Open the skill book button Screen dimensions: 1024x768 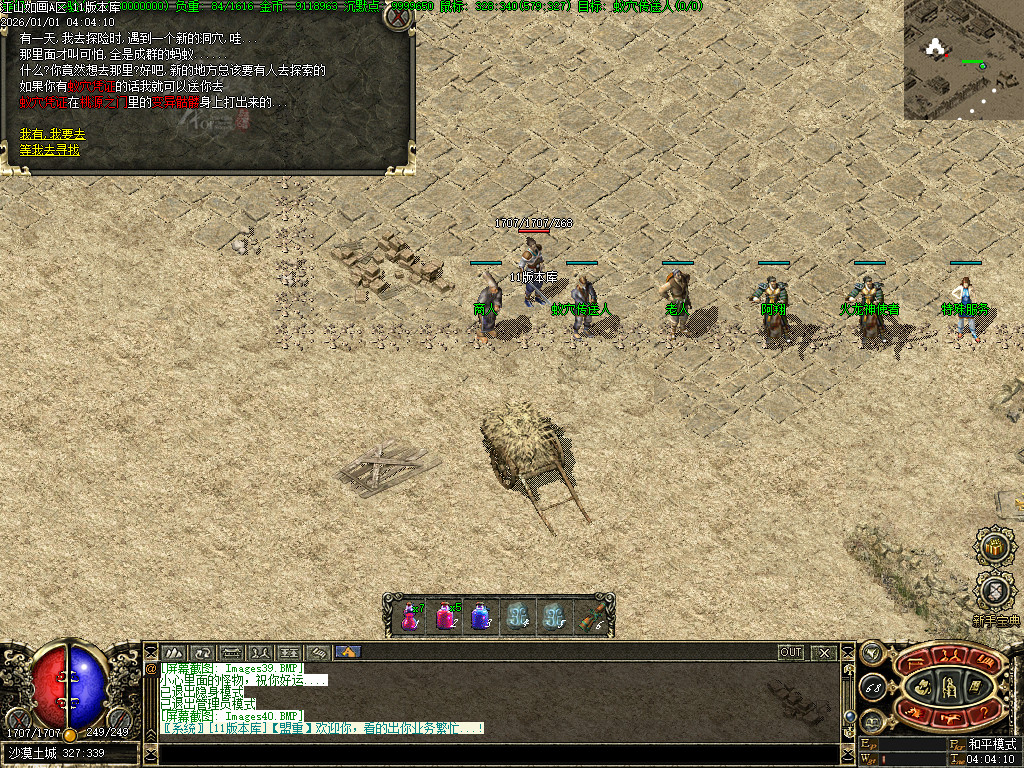[x=976, y=686]
